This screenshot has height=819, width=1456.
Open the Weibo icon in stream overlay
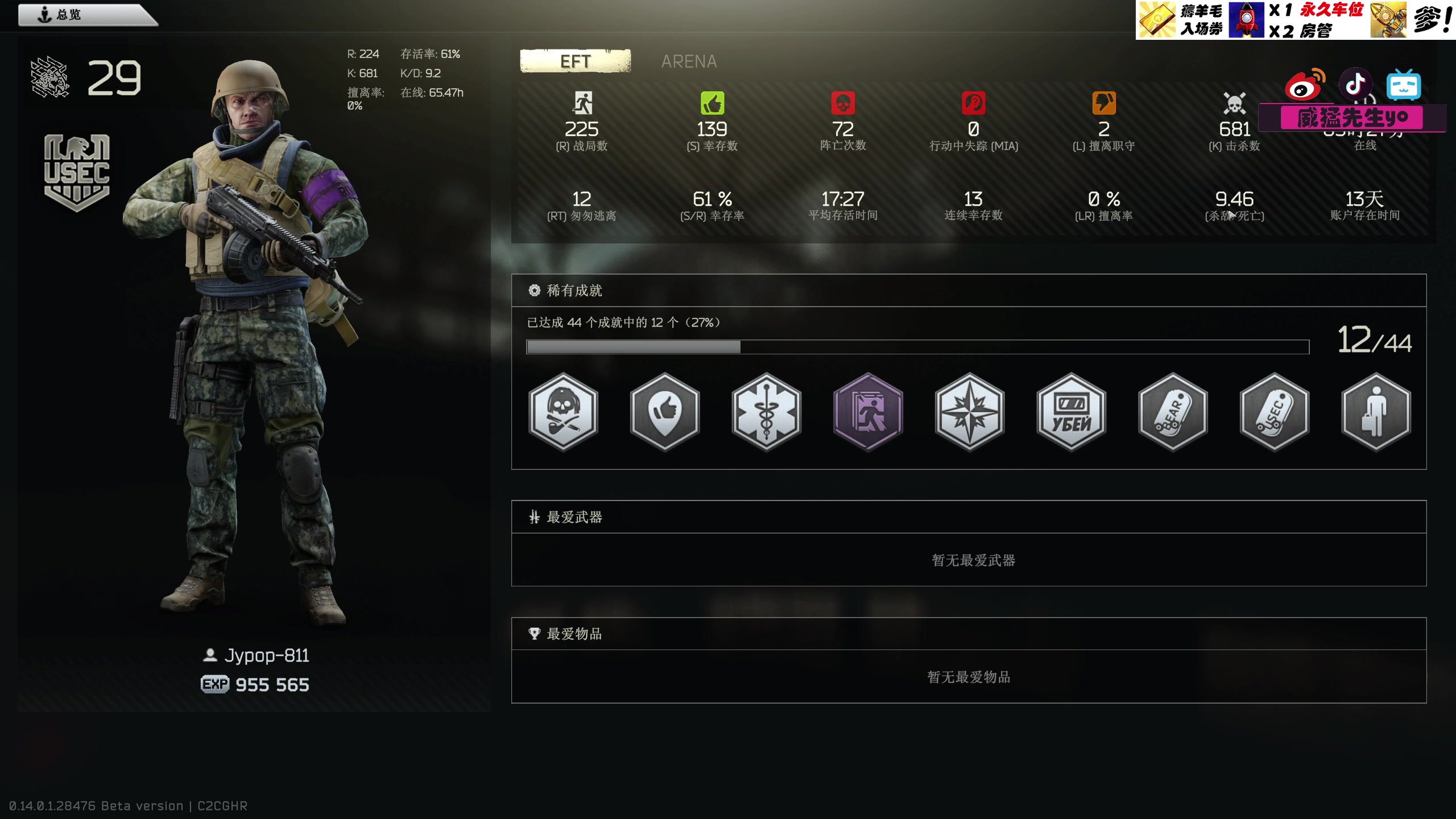1305,85
